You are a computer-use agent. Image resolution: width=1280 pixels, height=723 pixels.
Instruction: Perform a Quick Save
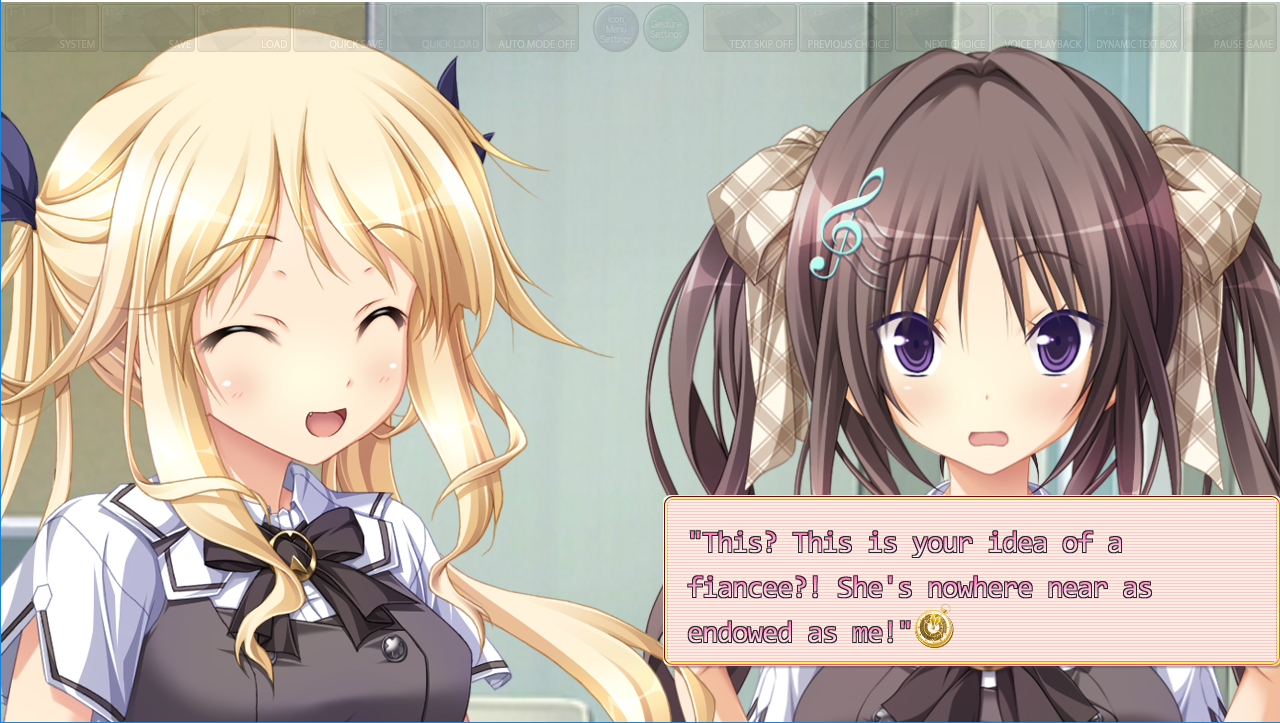pos(340,28)
